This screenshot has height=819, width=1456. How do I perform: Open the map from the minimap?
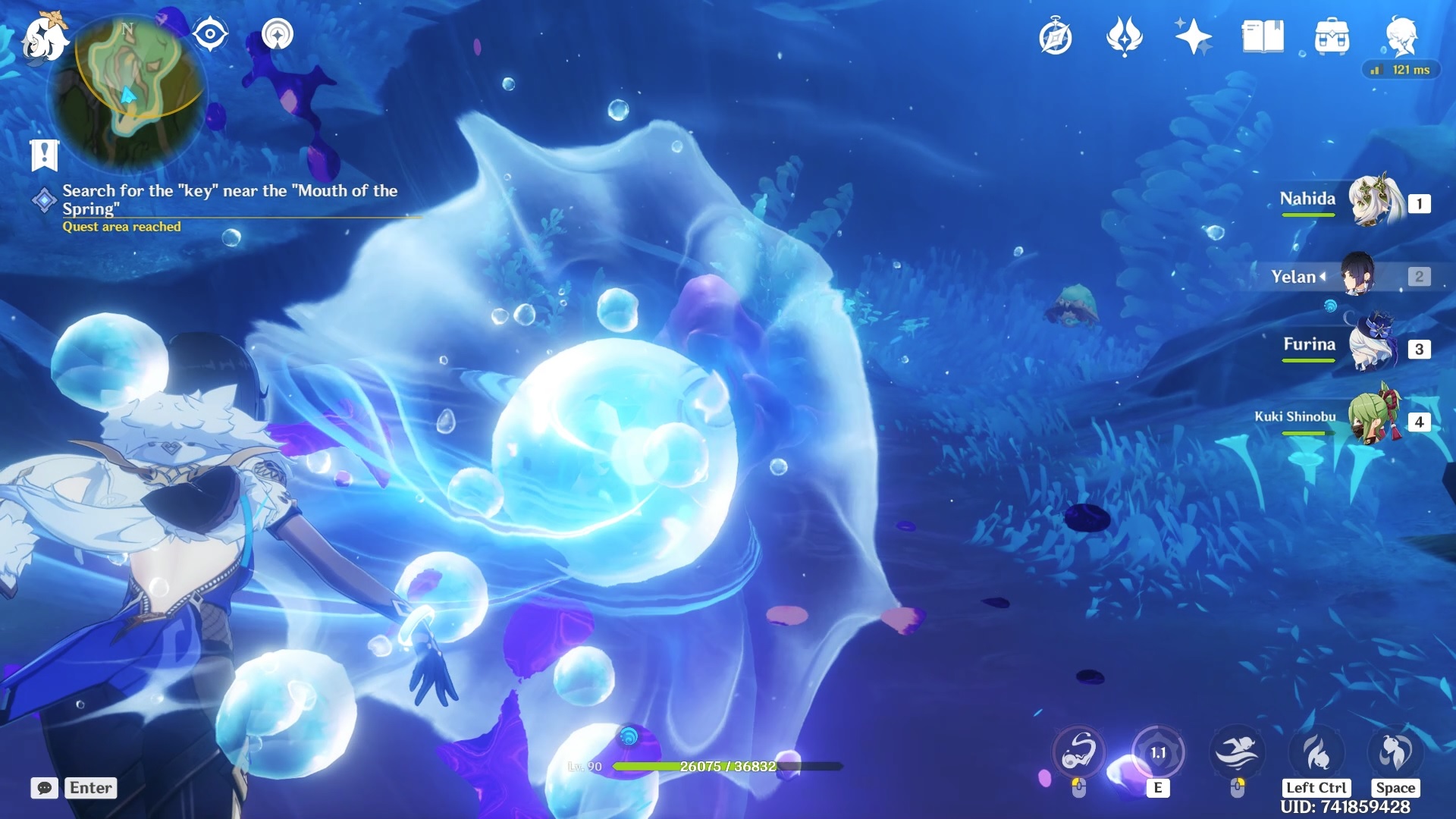127,91
